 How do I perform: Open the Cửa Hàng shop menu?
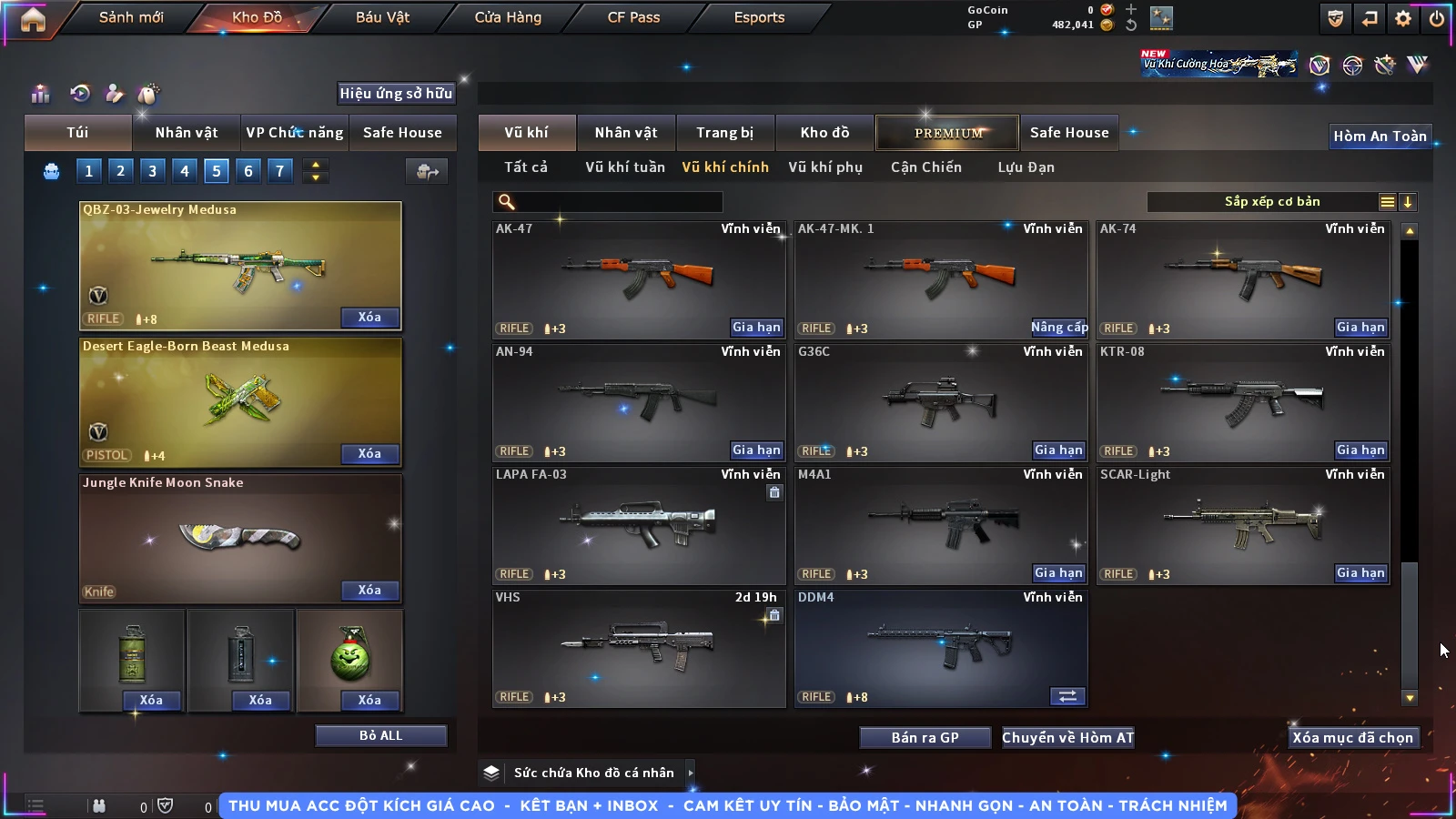click(x=508, y=17)
